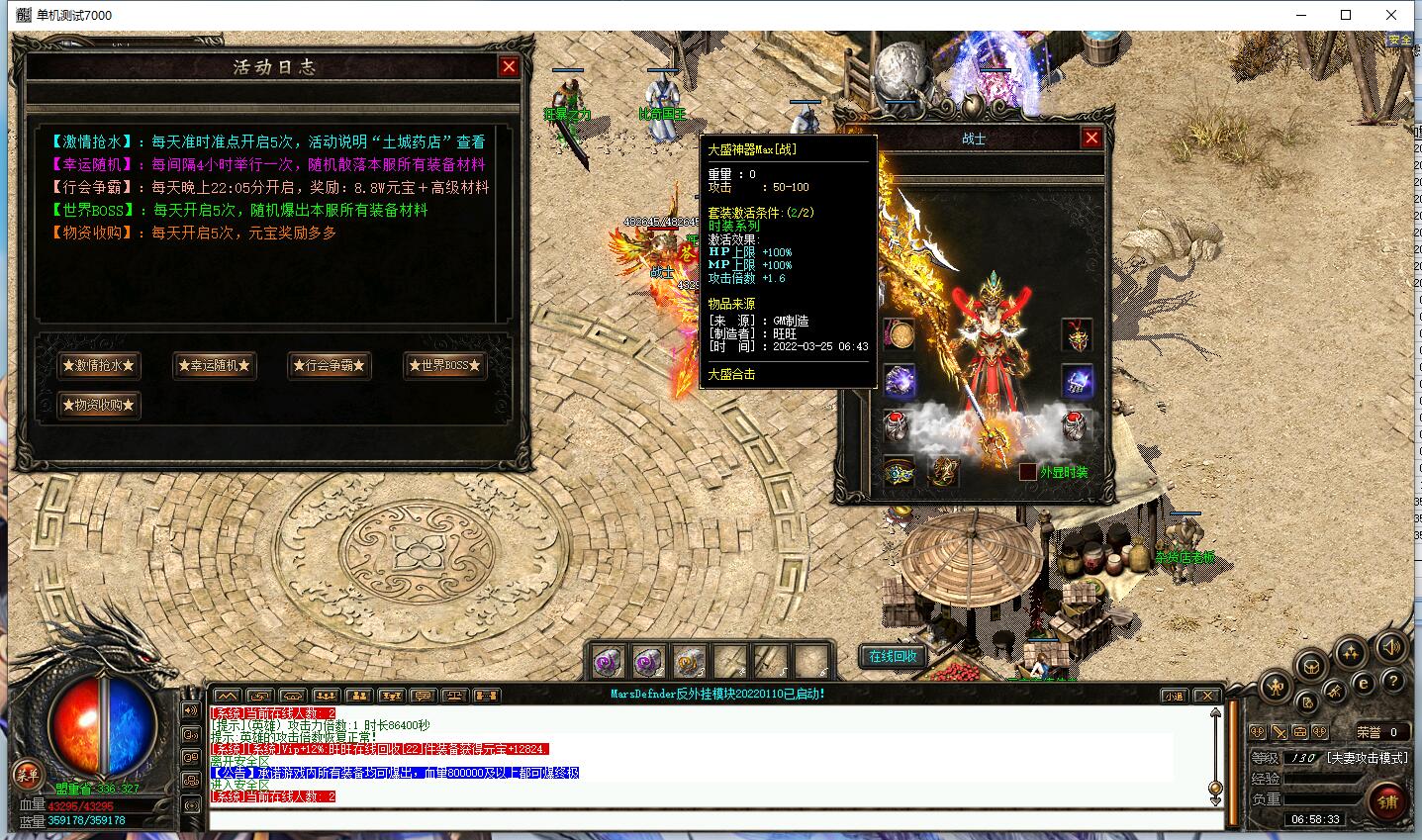Close the 活动日志 activity log window

point(509,66)
